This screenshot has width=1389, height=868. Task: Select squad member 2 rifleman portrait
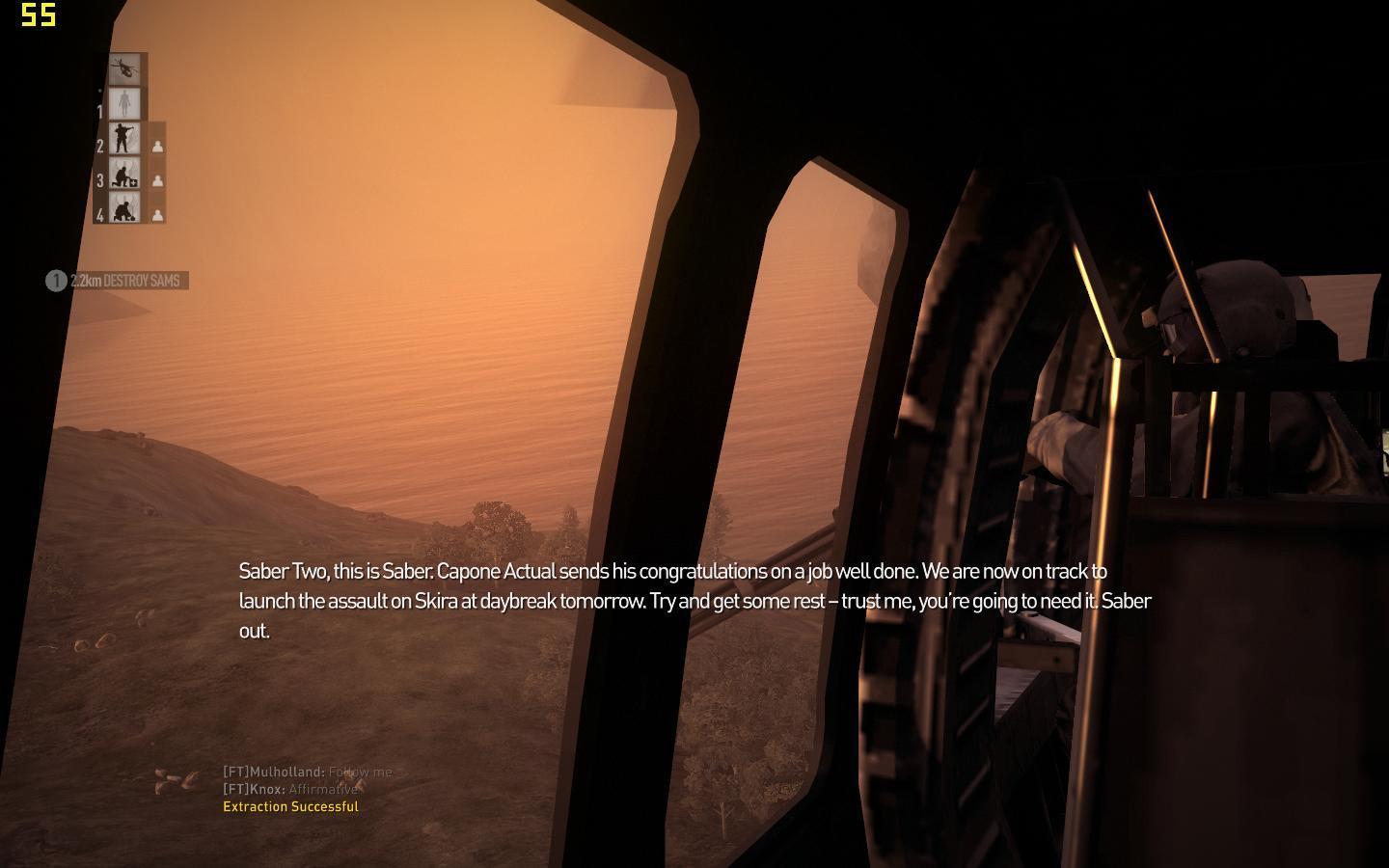click(124, 139)
